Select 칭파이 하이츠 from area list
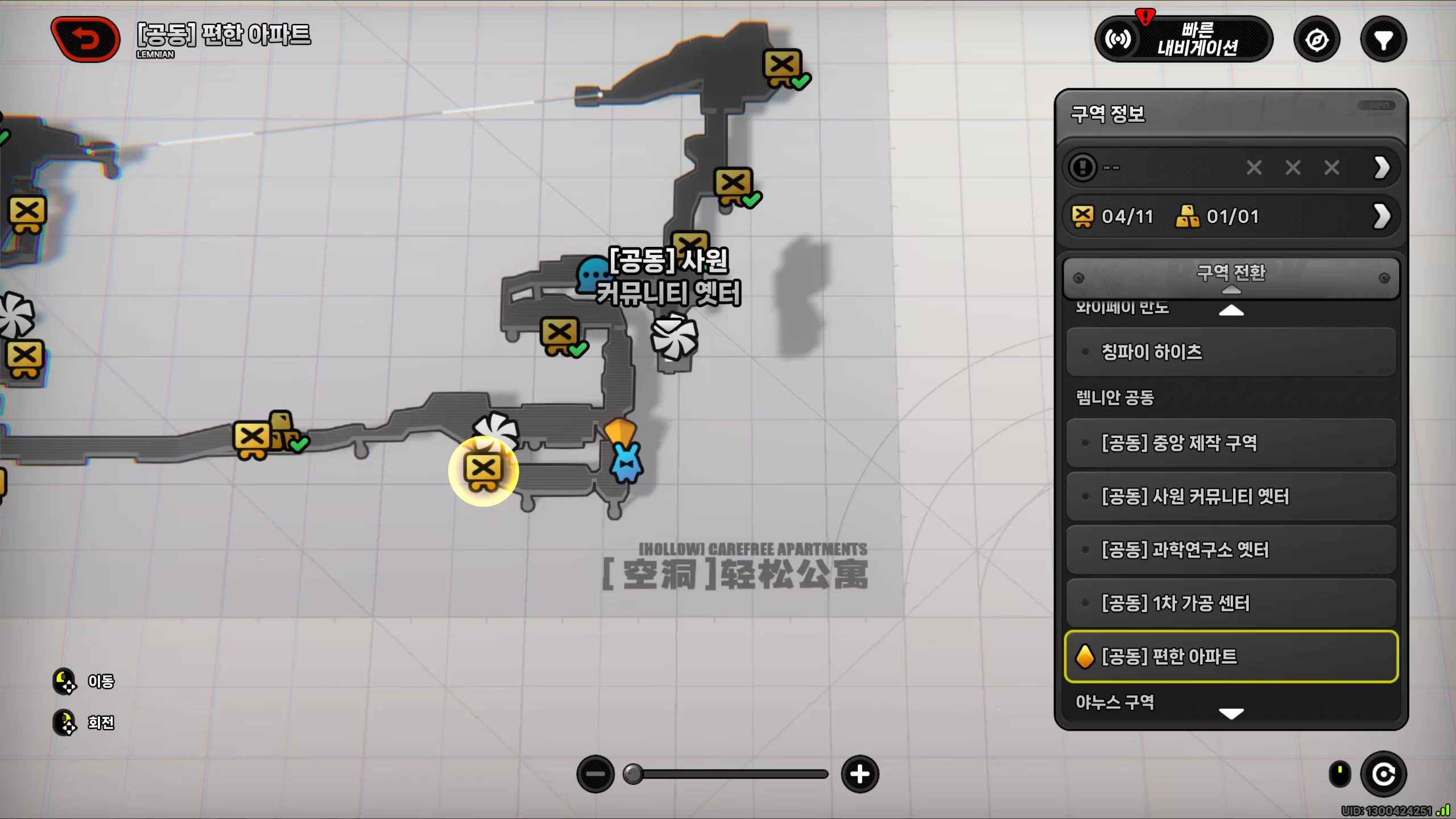 click(1231, 352)
